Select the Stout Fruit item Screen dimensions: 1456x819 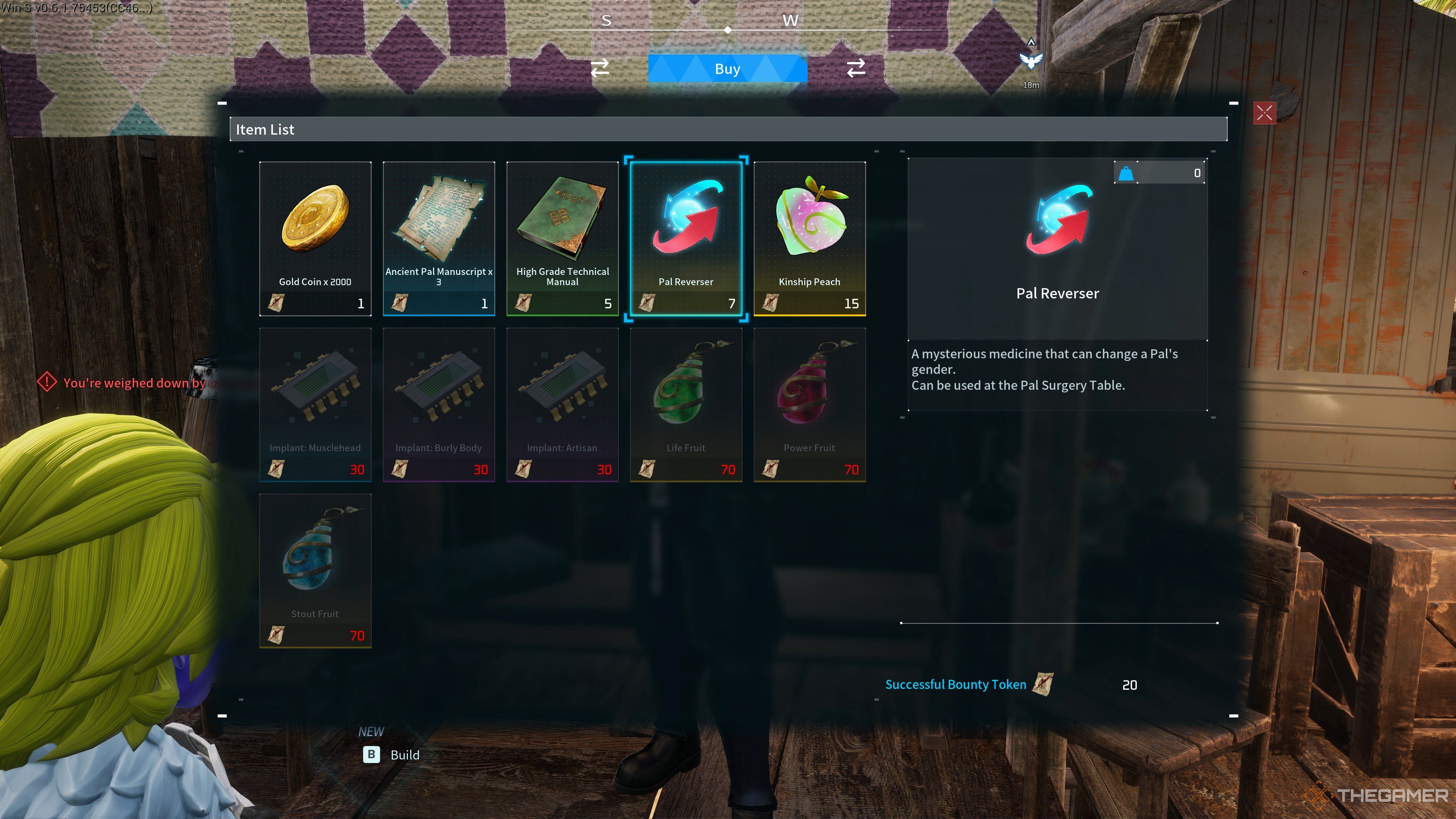[x=315, y=570]
